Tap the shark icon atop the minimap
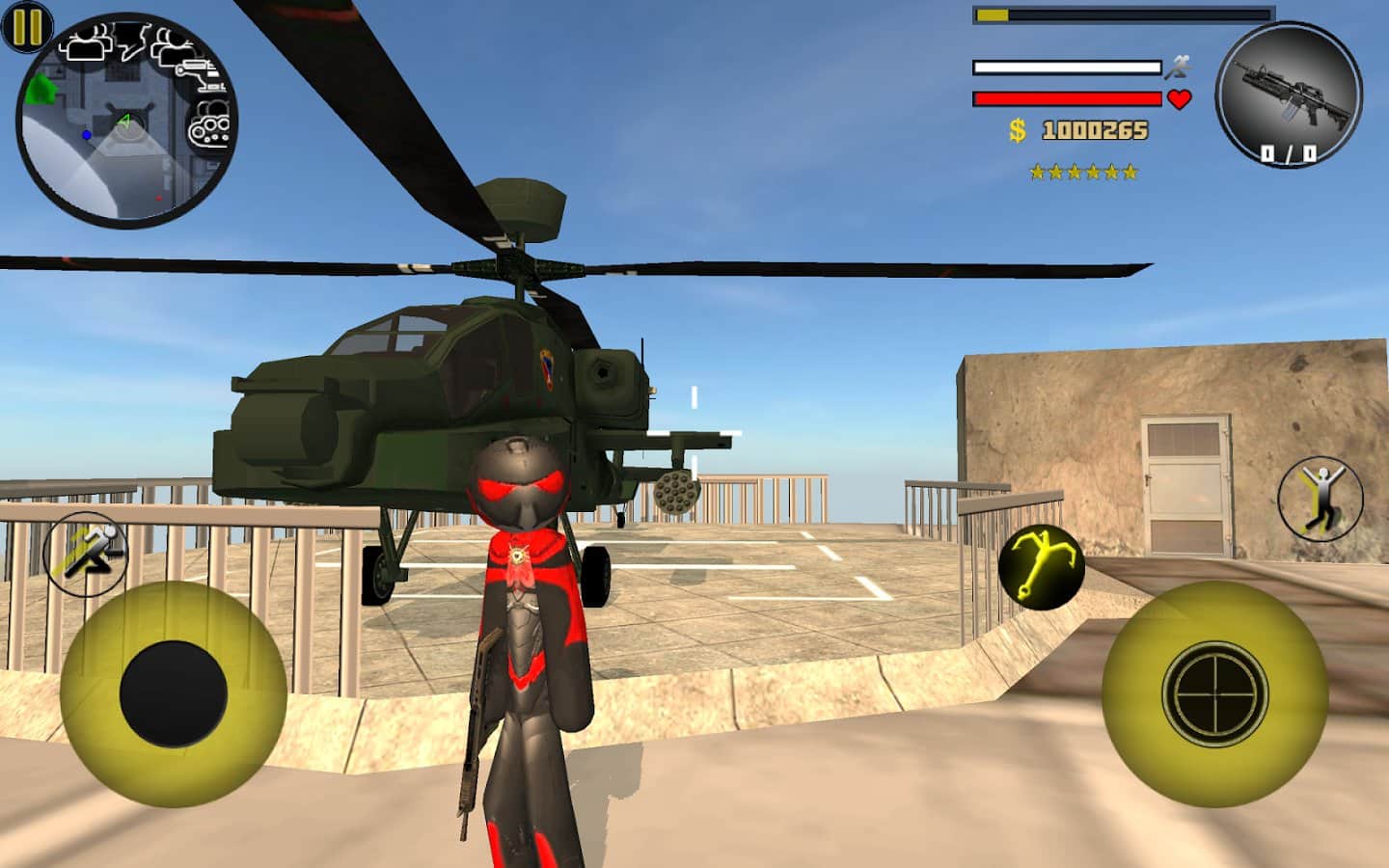The width and height of the screenshot is (1389, 868). click(x=131, y=41)
